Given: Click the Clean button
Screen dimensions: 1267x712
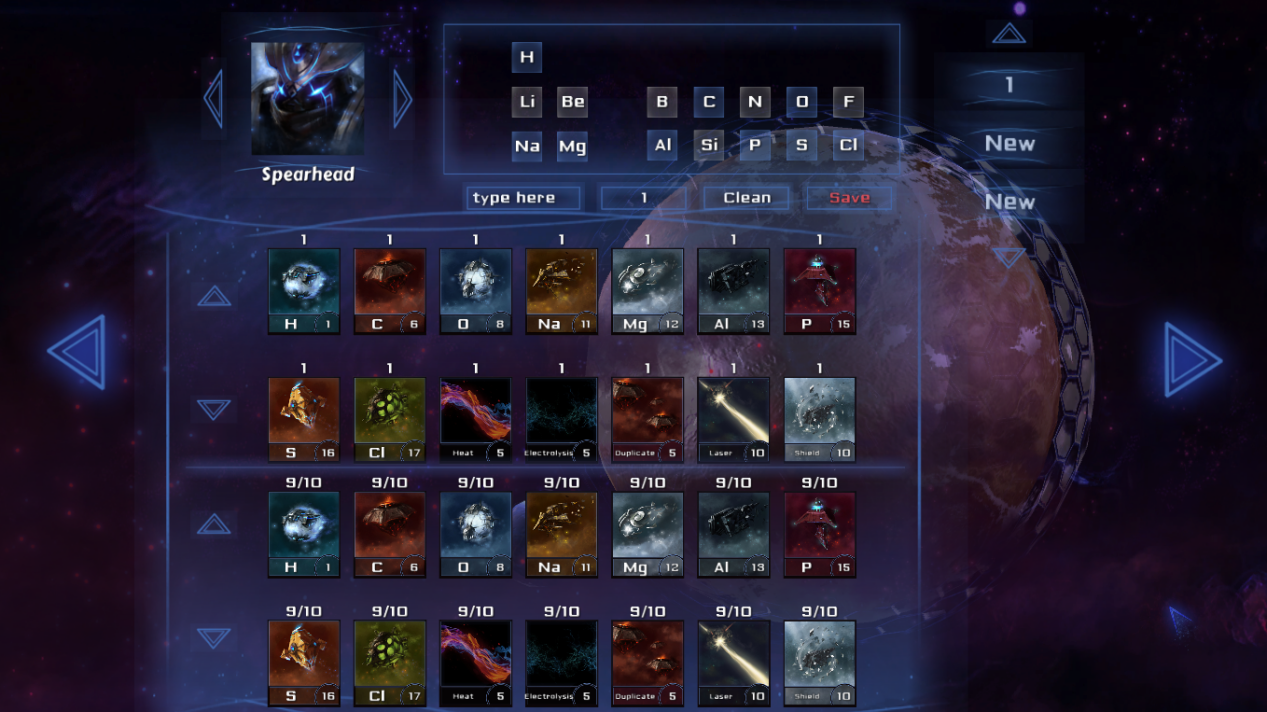Looking at the screenshot, I should click(x=747, y=198).
